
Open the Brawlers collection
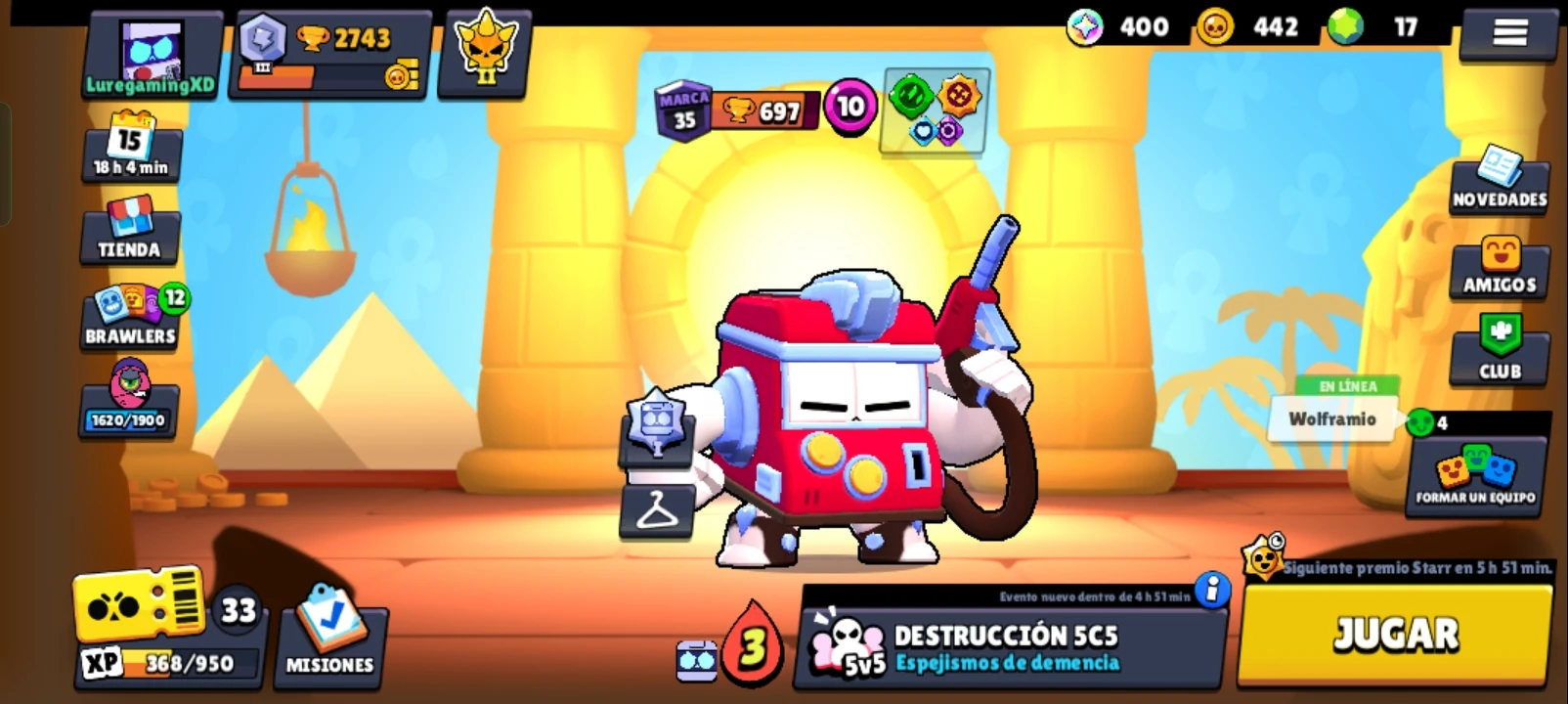coord(128,313)
